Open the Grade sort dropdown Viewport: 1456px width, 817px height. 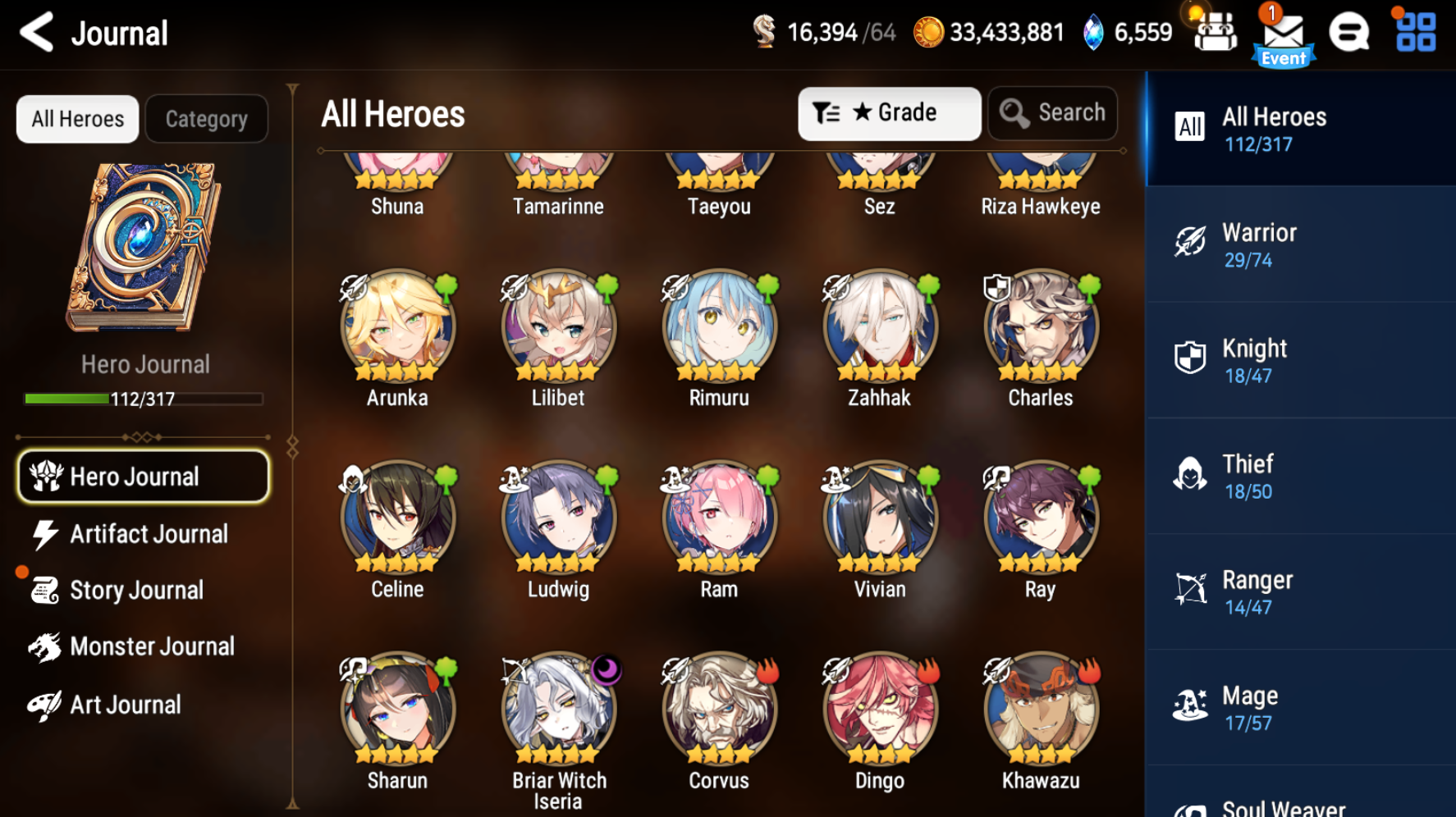[889, 113]
